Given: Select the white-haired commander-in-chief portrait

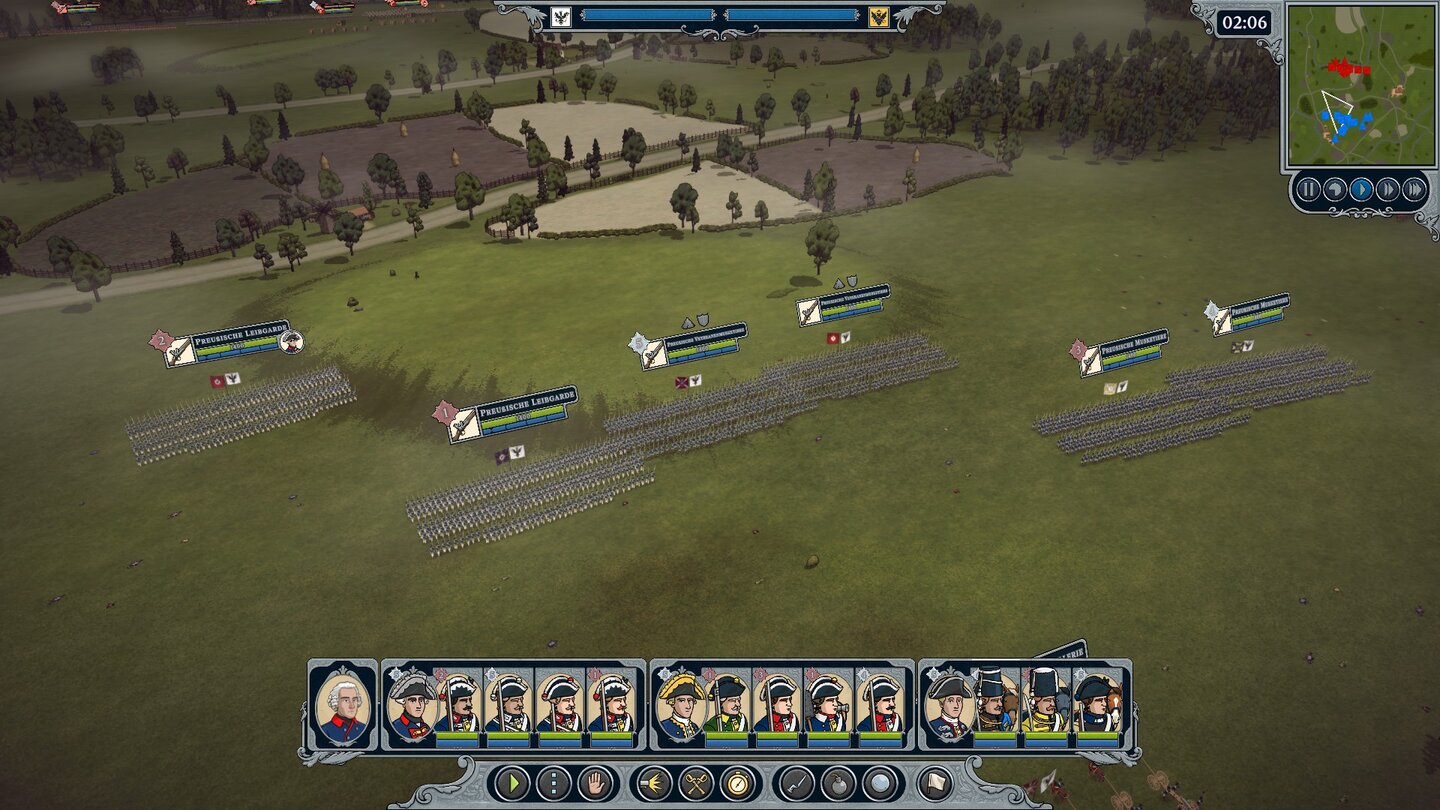Looking at the screenshot, I should coord(342,705).
